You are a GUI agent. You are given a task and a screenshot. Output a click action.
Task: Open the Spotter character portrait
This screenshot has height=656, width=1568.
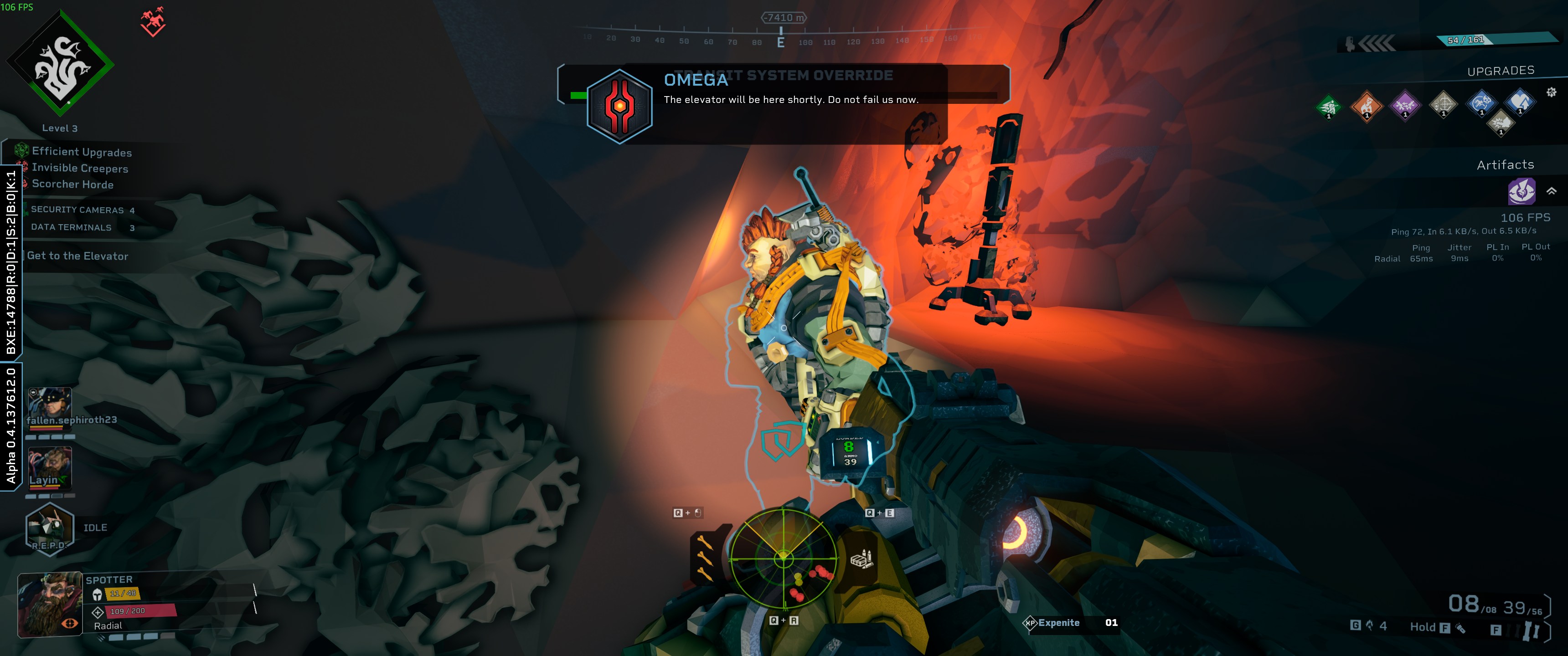click(x=51, y=604)
